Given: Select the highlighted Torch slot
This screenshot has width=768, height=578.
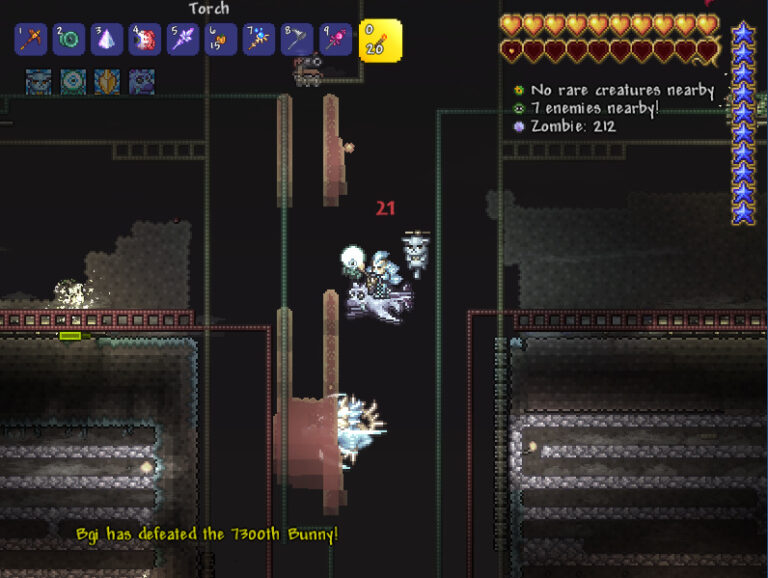Looking at the screenshot, I should point(380,40).
